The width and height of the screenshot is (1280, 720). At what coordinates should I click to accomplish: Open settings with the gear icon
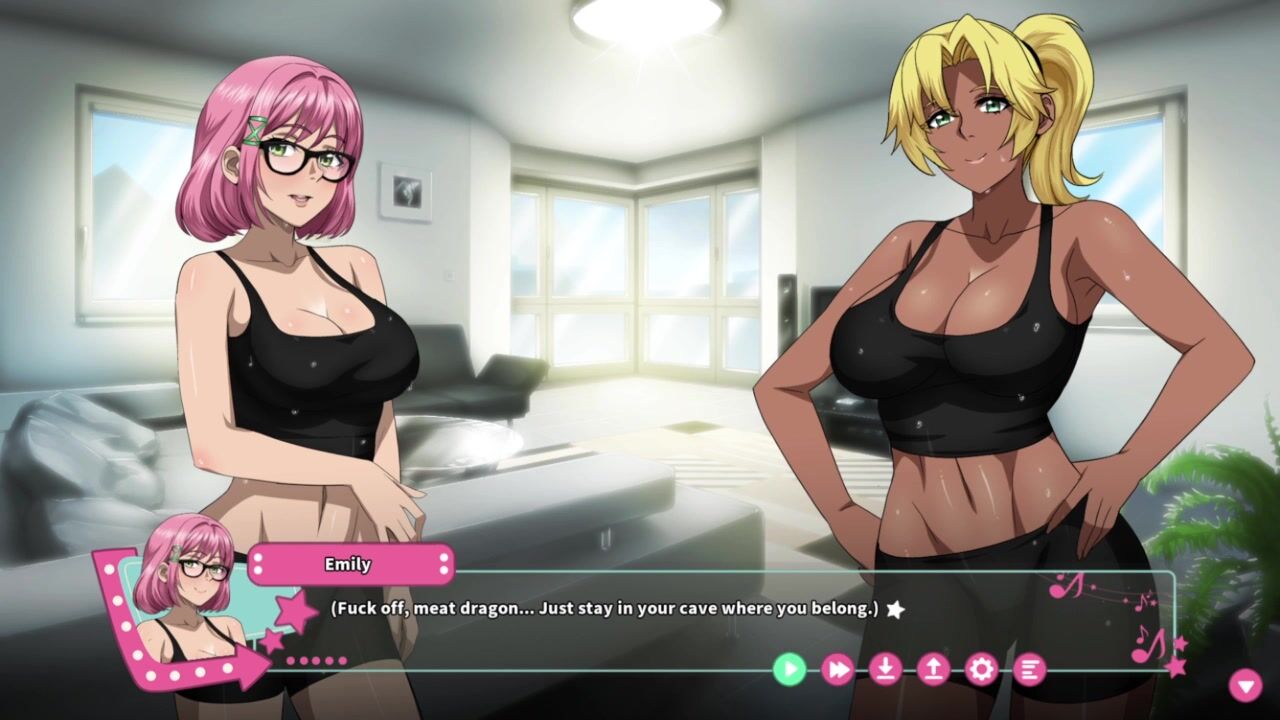tap(981, 669)
